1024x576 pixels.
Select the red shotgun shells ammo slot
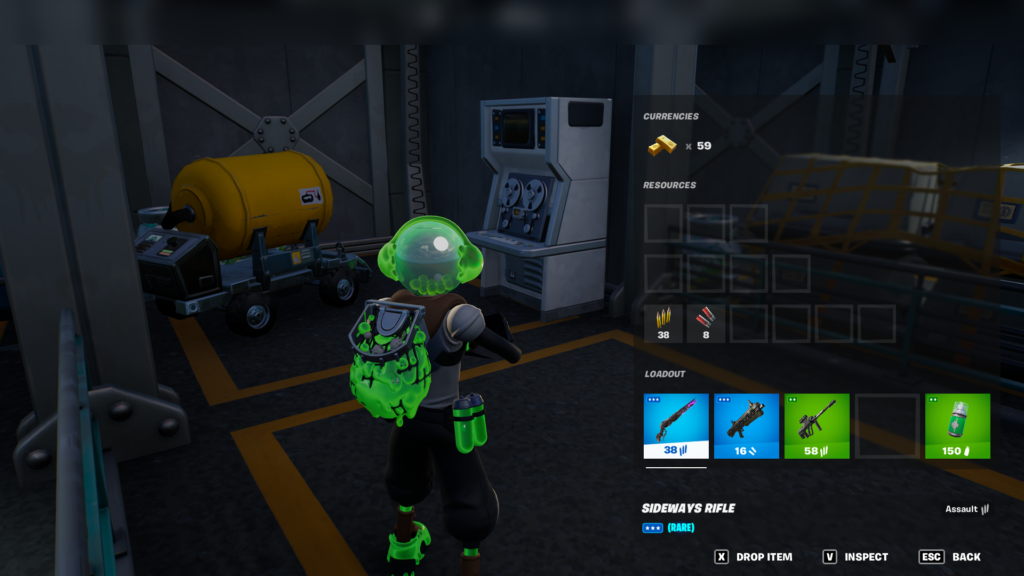click(x=706, y=324)
